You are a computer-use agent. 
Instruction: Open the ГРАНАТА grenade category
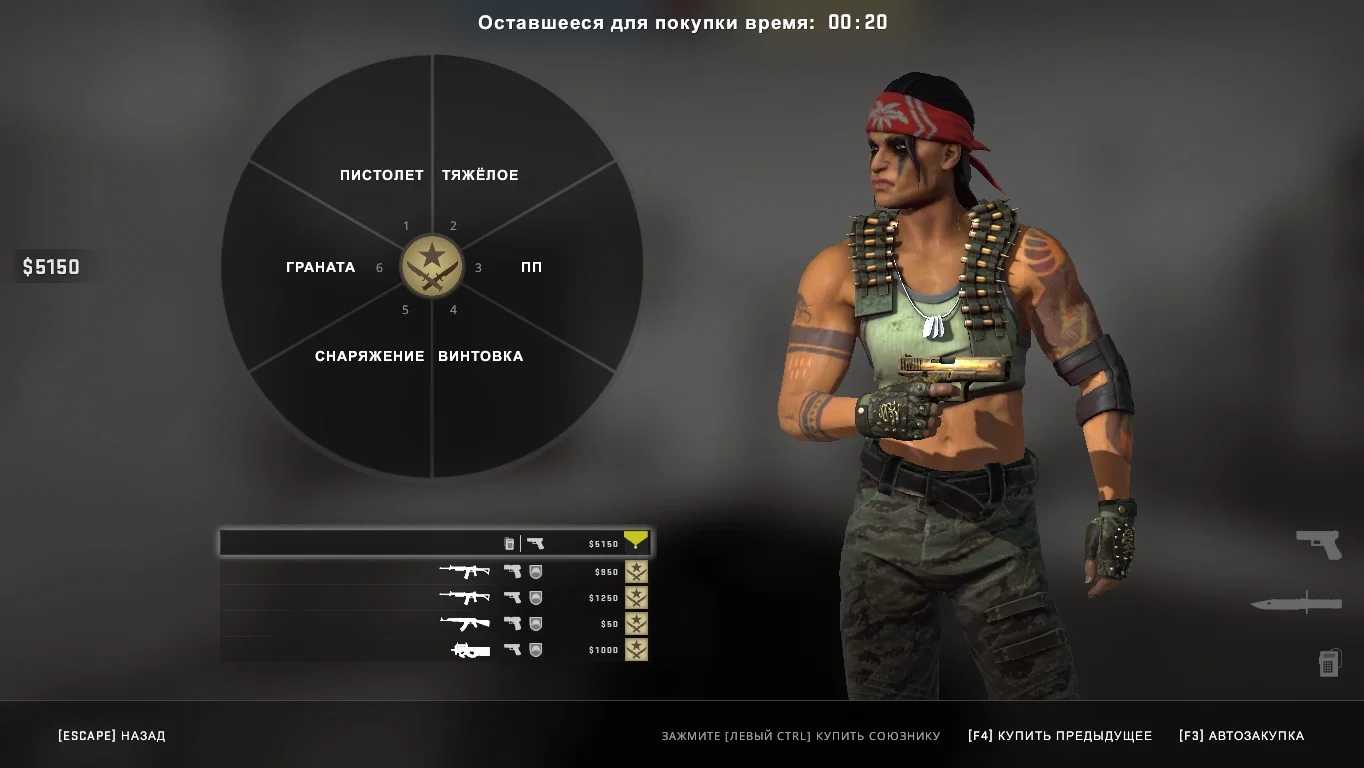(320, 267)
